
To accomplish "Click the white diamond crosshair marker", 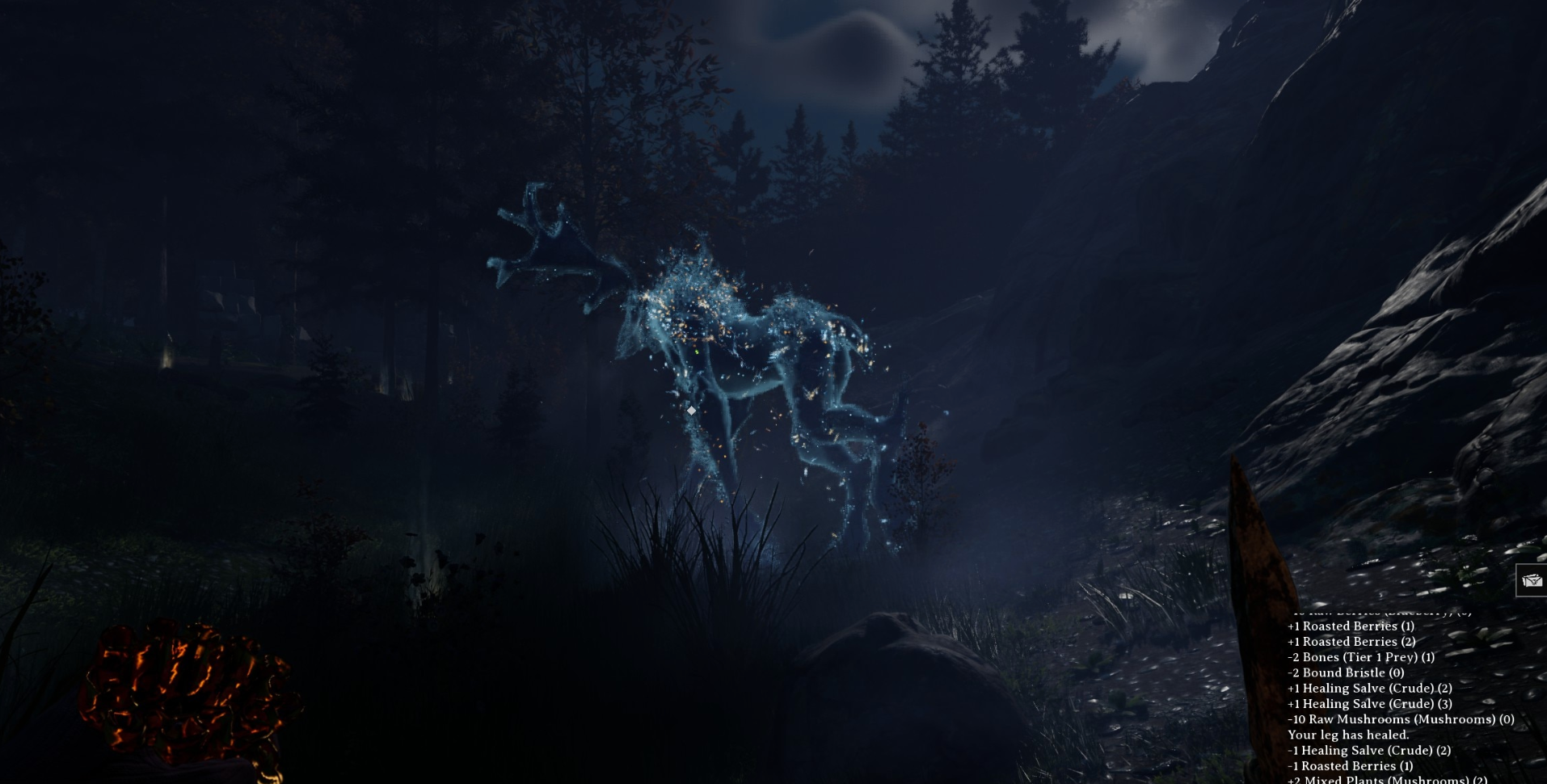I will pos(691,411).
